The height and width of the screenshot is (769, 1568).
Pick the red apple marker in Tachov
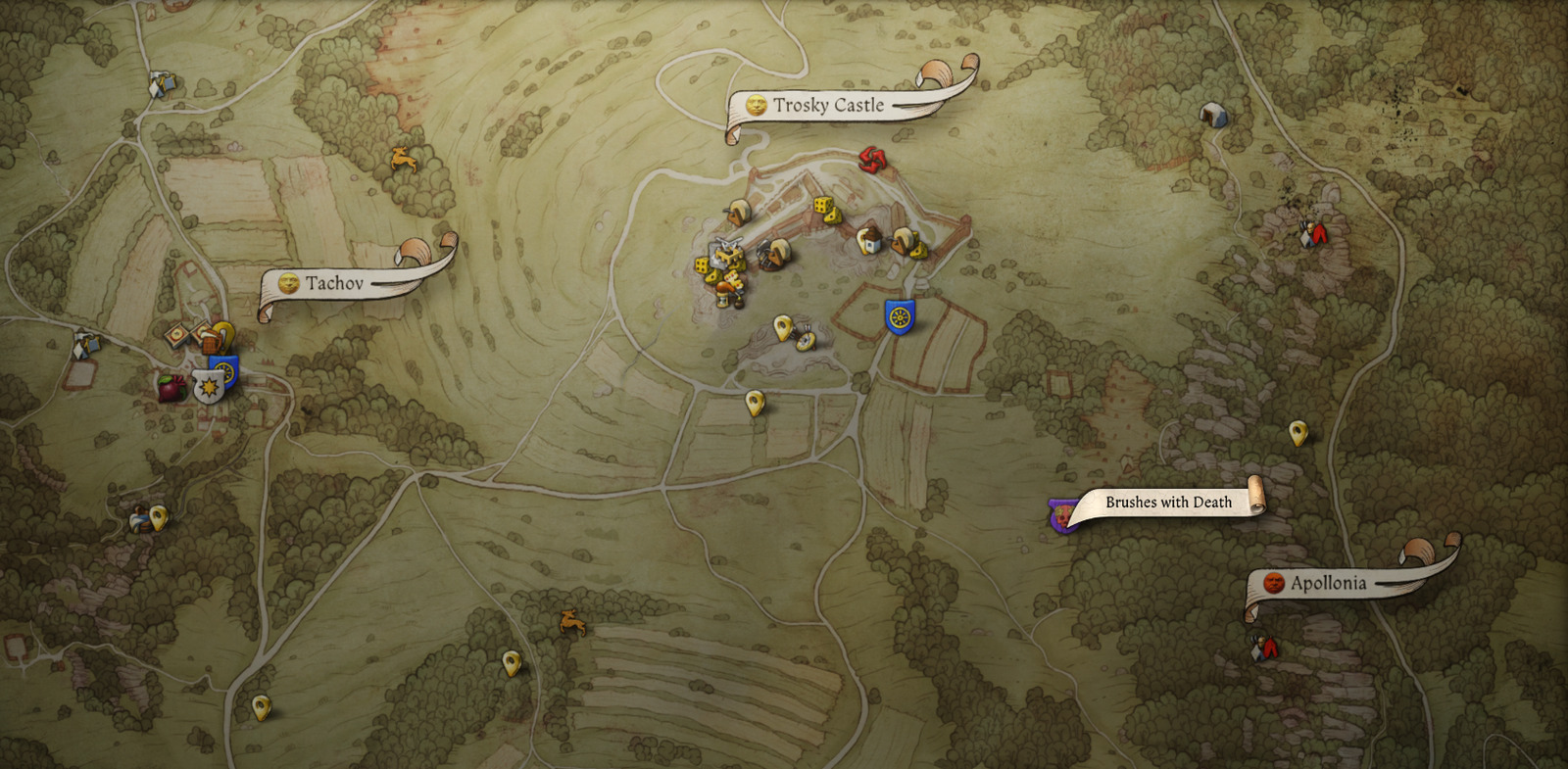pos(172,388)
